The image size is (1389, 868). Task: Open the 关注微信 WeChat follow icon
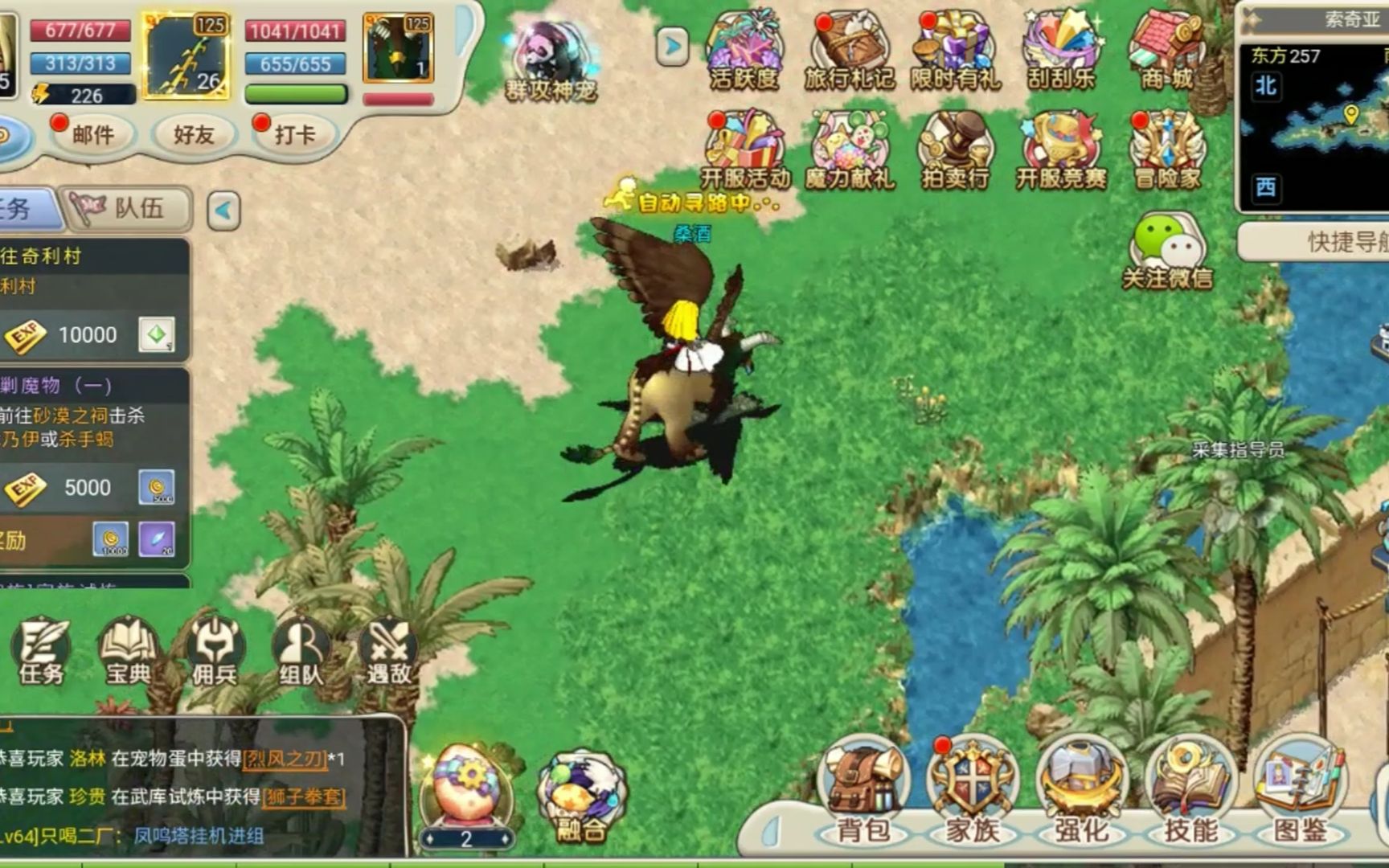1167,251
